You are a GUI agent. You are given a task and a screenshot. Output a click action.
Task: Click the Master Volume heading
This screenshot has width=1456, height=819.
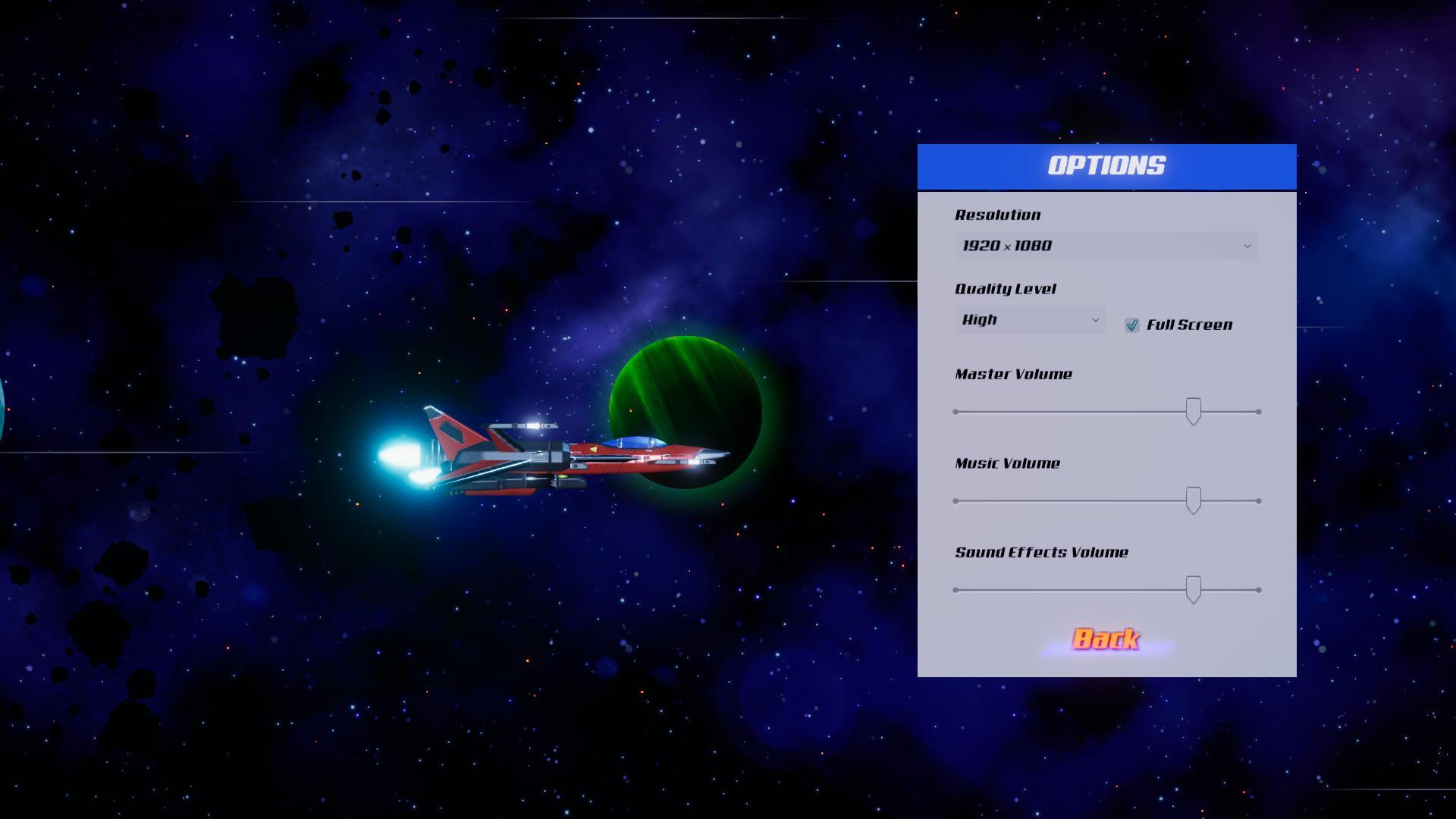click(x=1012, y=375)
